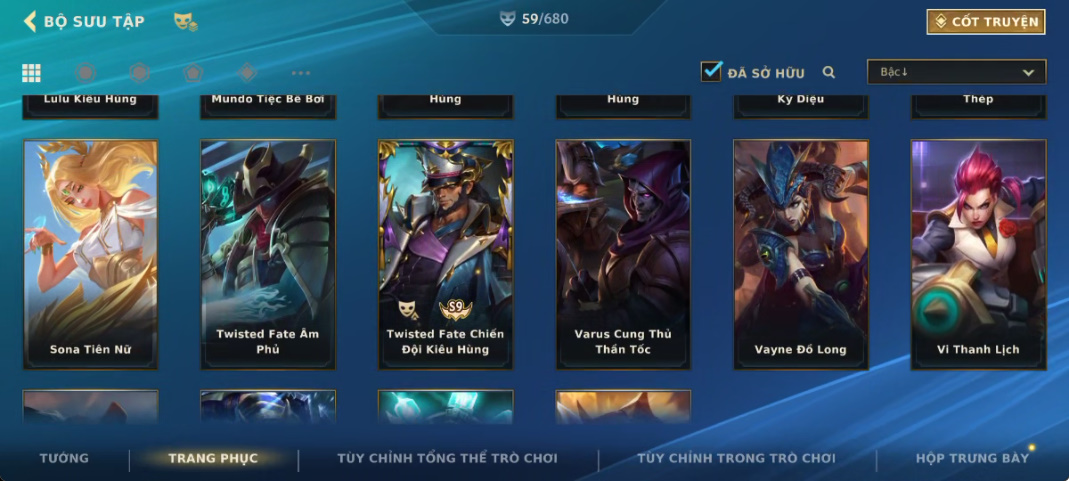1069x481 pixels.
Task: Select the grid view filter icon
Action: [31, 73]
